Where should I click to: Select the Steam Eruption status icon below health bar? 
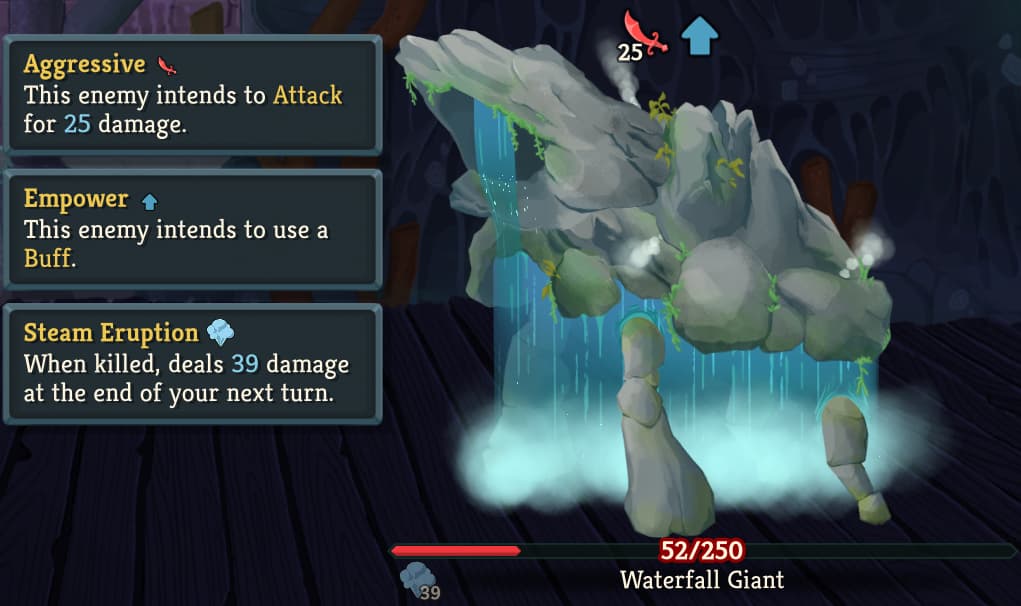(415, 579)
